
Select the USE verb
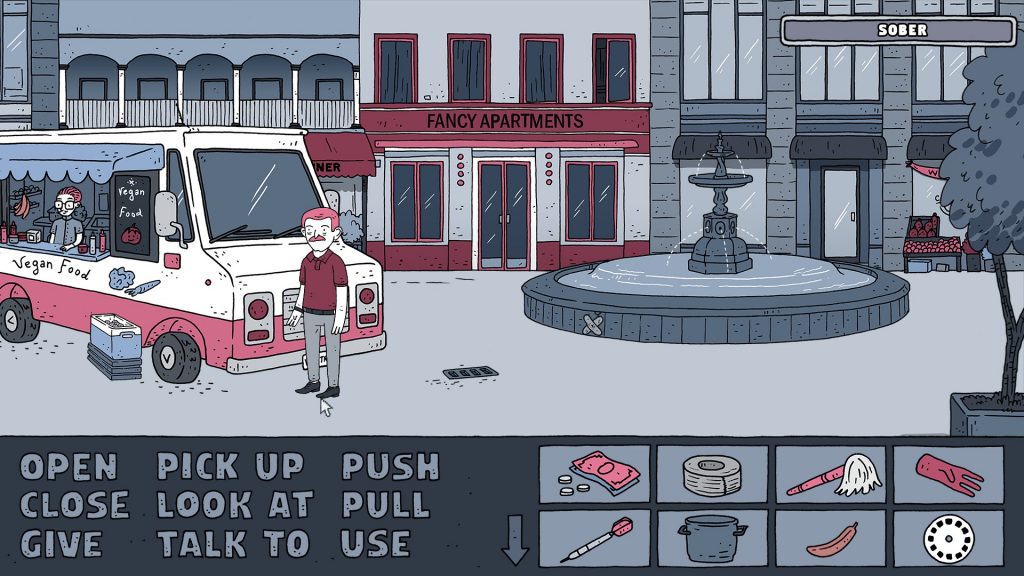point(376,544)
